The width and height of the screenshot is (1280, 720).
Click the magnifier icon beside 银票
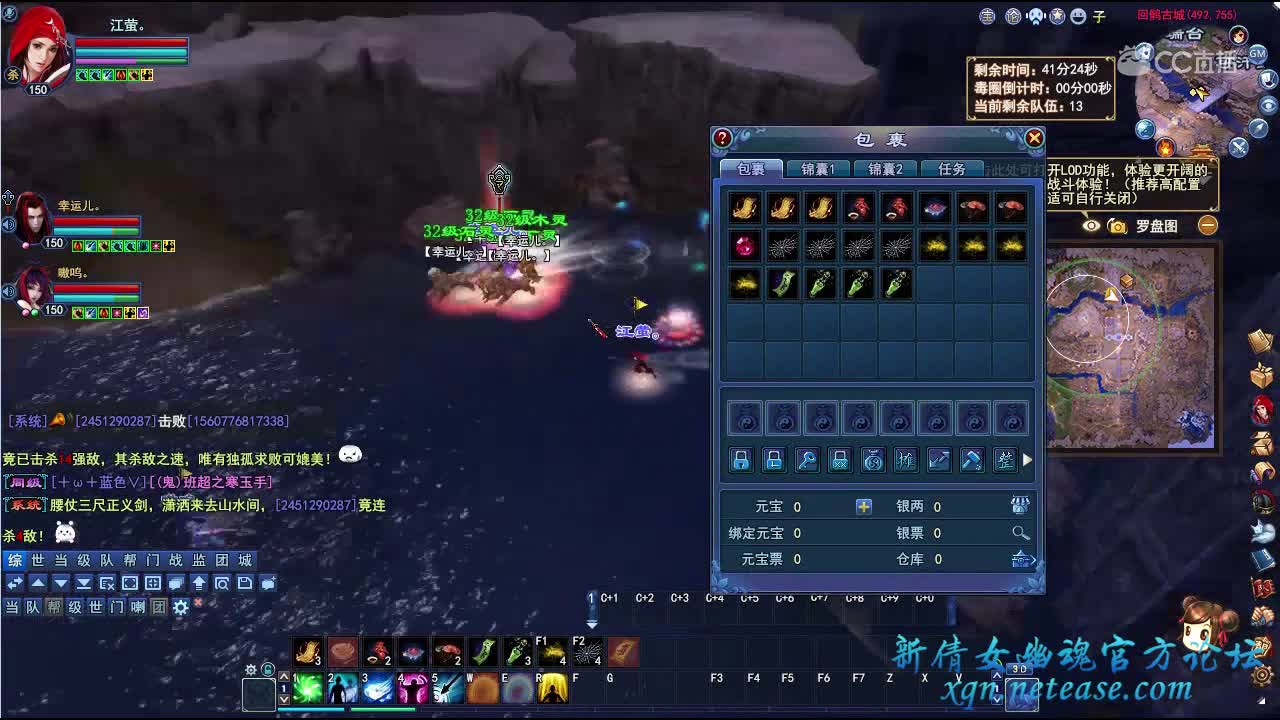[x=1020, y=532]
